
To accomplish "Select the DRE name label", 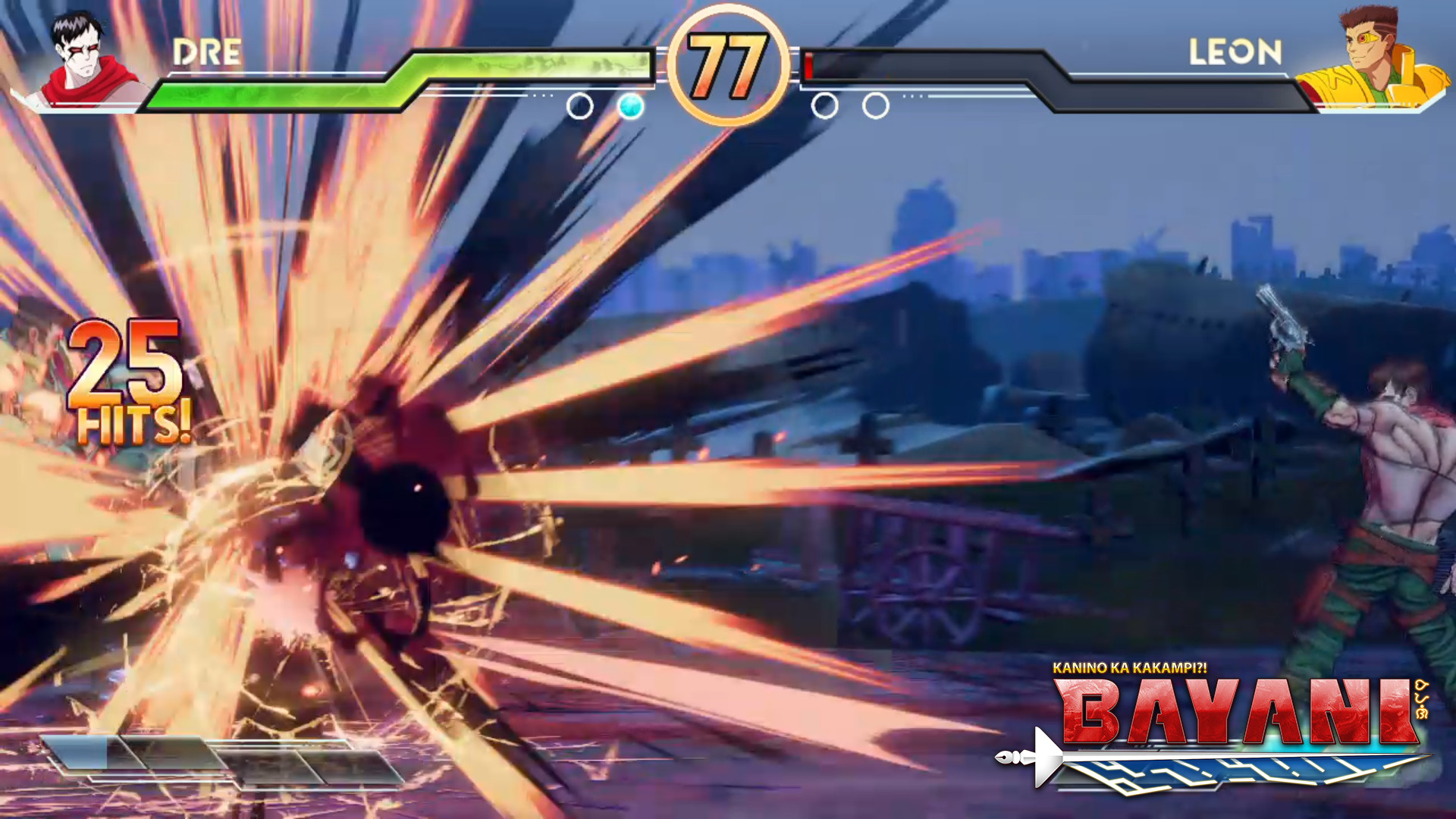I will coord(206,53).
